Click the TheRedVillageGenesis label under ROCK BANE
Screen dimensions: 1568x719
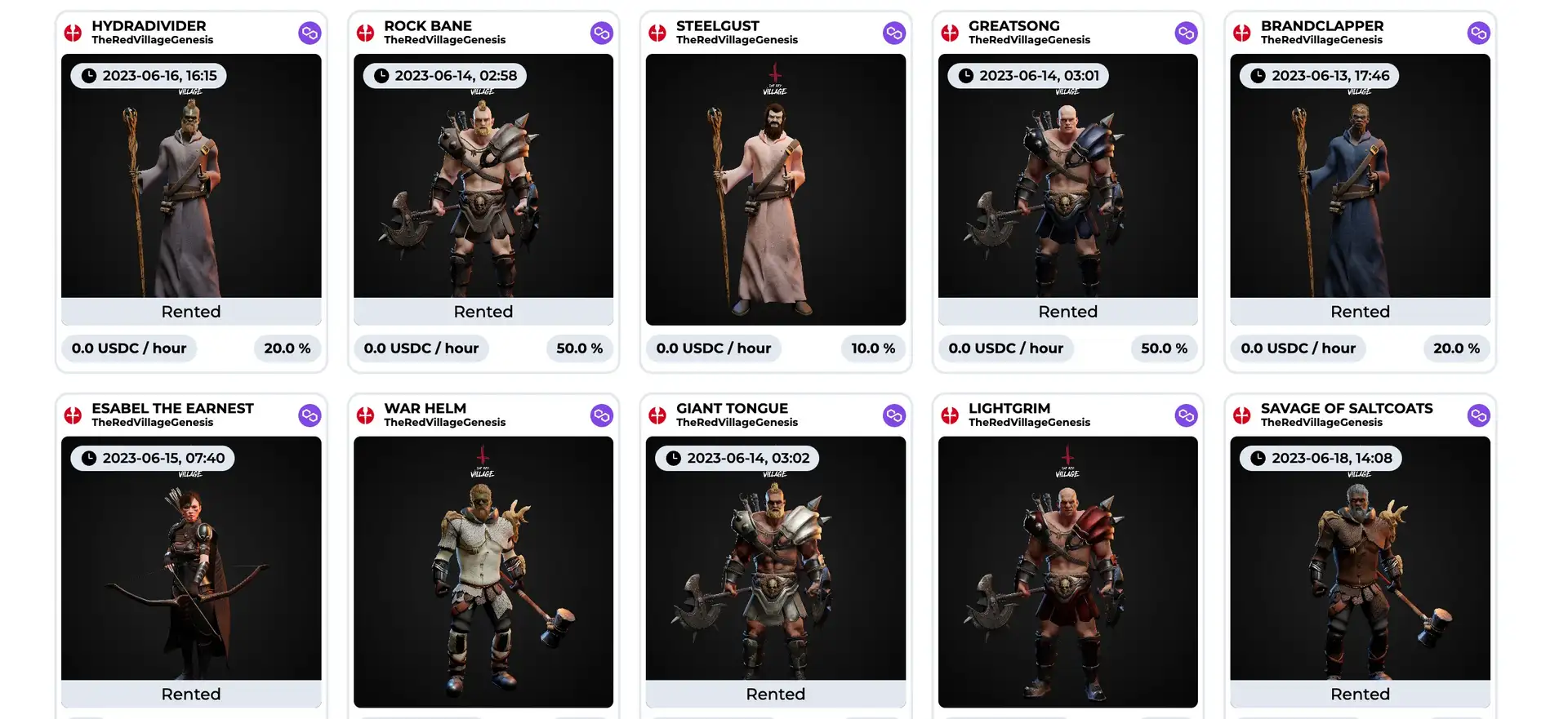click(444, 40)
